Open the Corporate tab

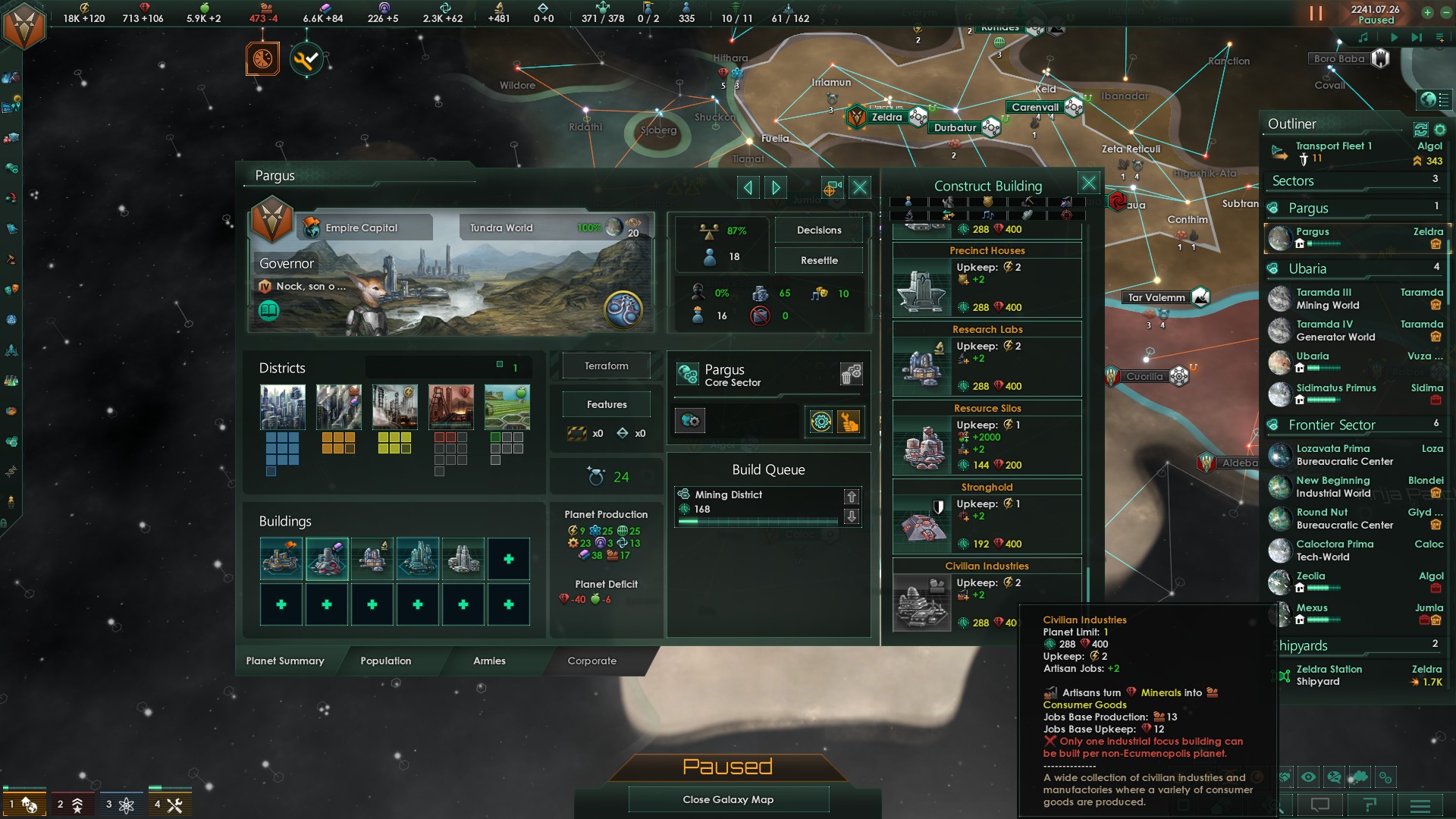pos(591,661)
